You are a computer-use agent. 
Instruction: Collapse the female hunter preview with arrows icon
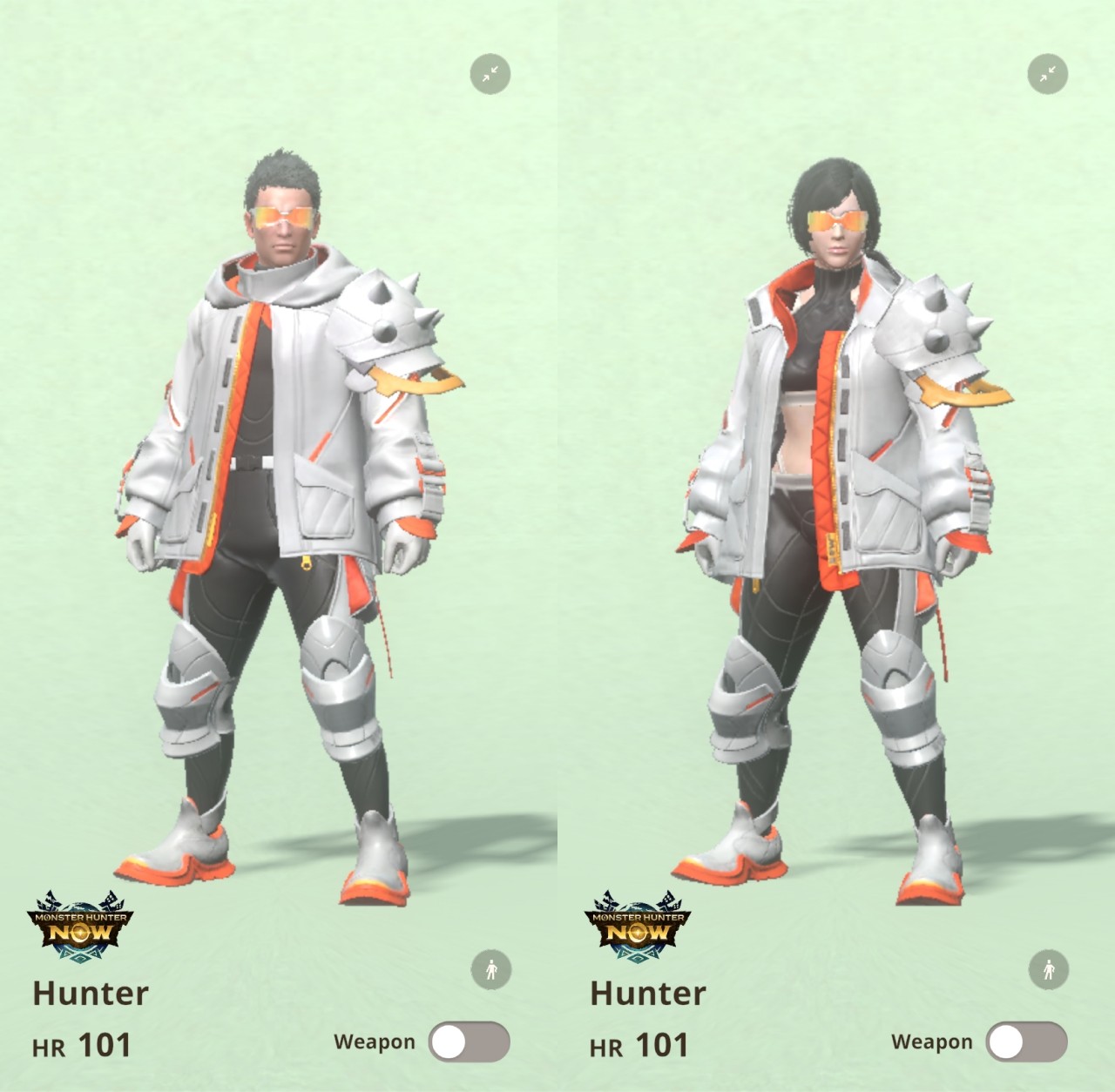(x=1048, y=74)
